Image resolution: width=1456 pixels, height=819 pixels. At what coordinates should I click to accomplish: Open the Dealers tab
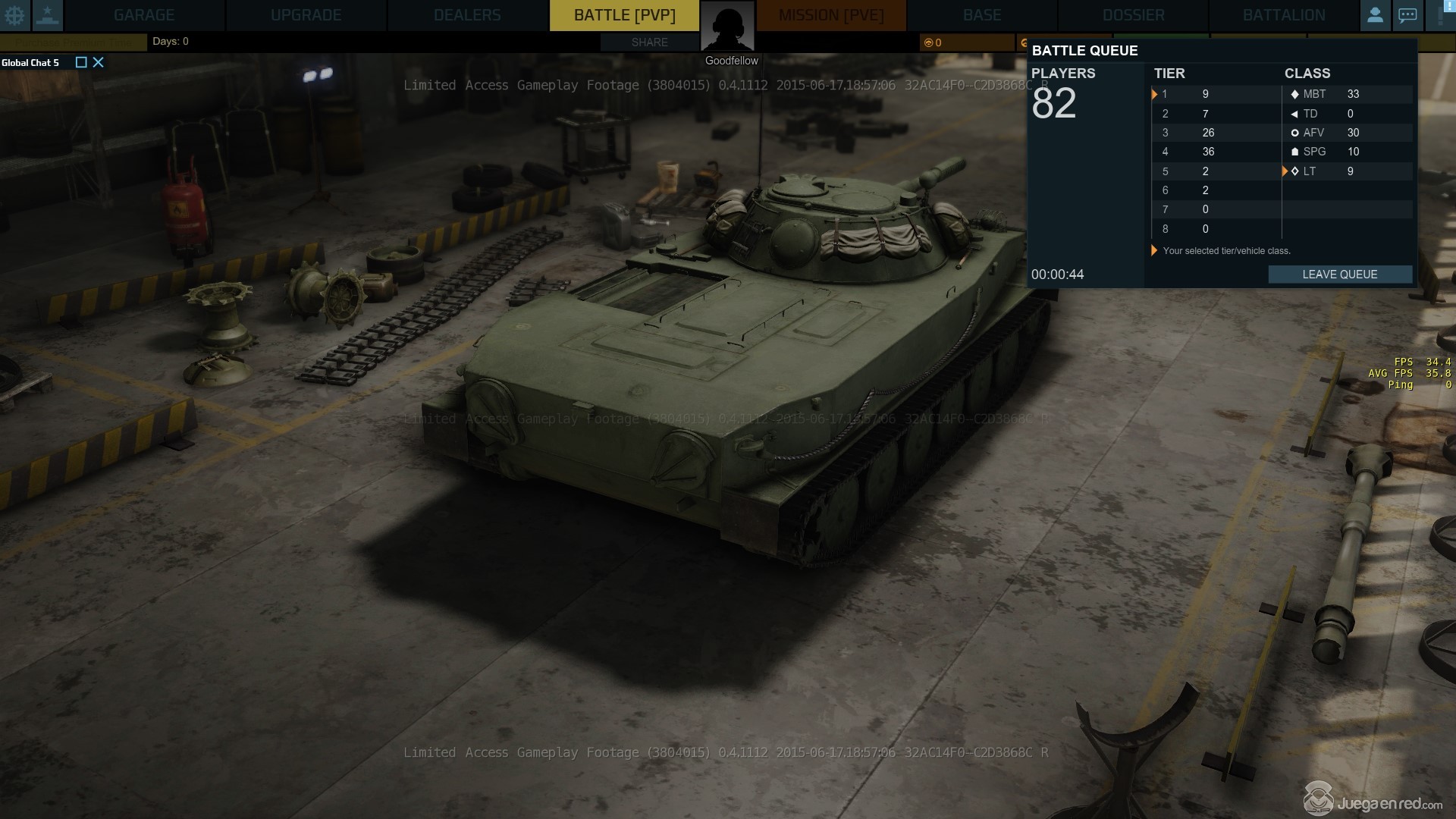(467, 15)
